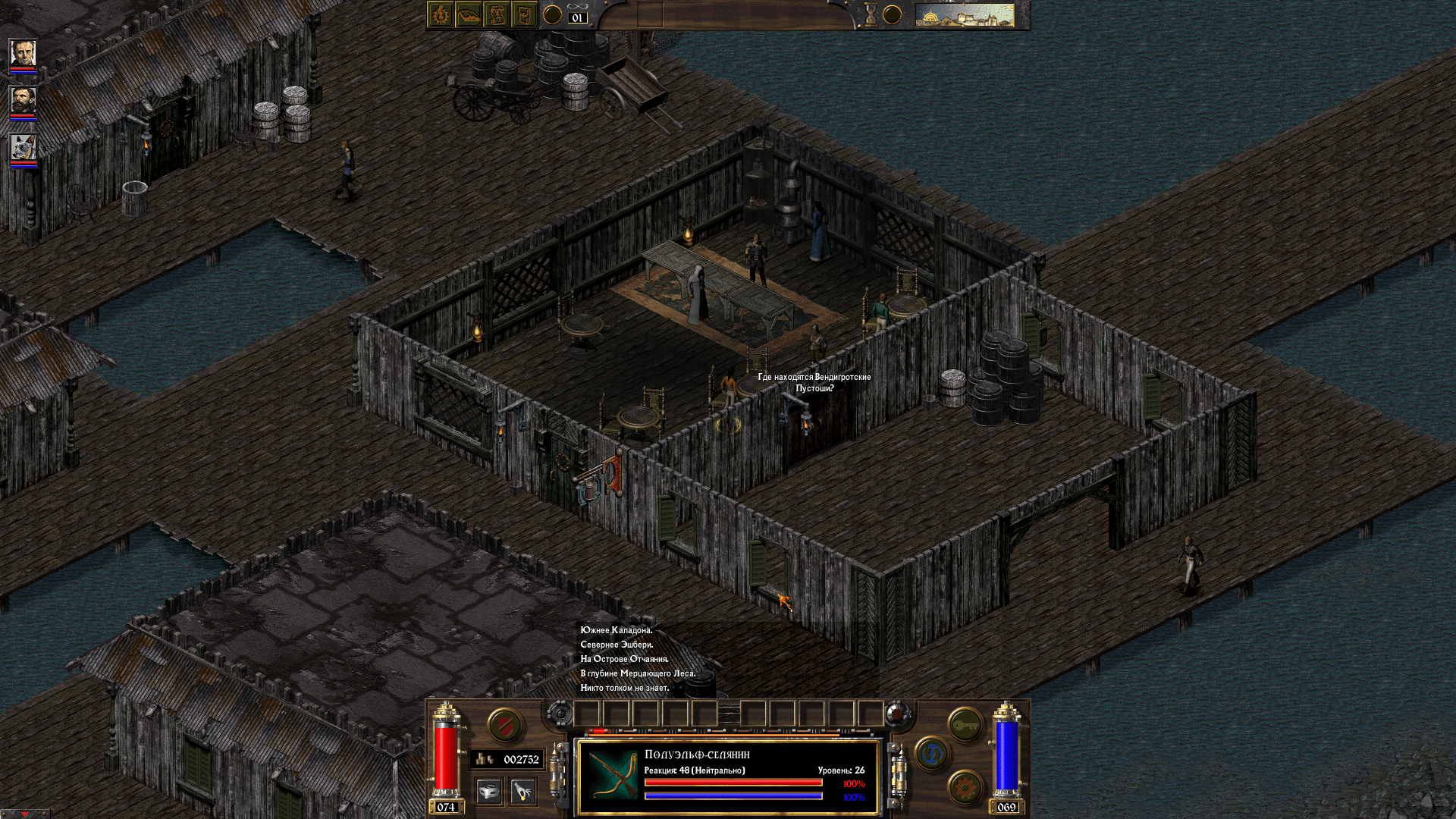
Task: Open the world map scroll icon
Action: [499, 15]
